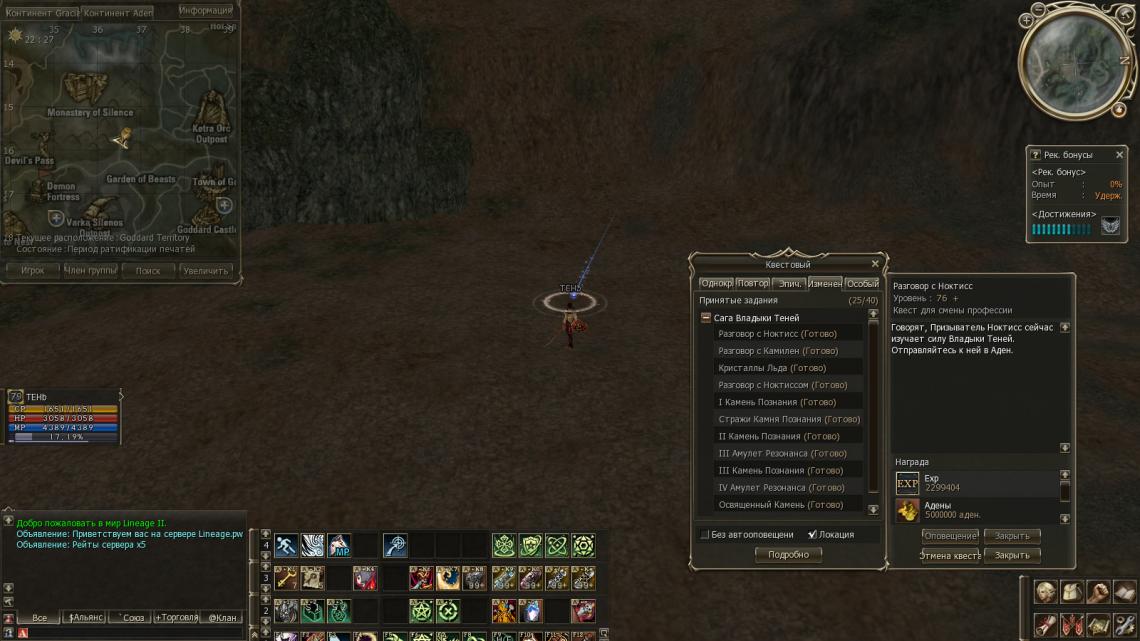Switch the map to Континент Aden tab
Image resolution: width=1140 pixels, height=641 pixels.
tap(118, 13)
